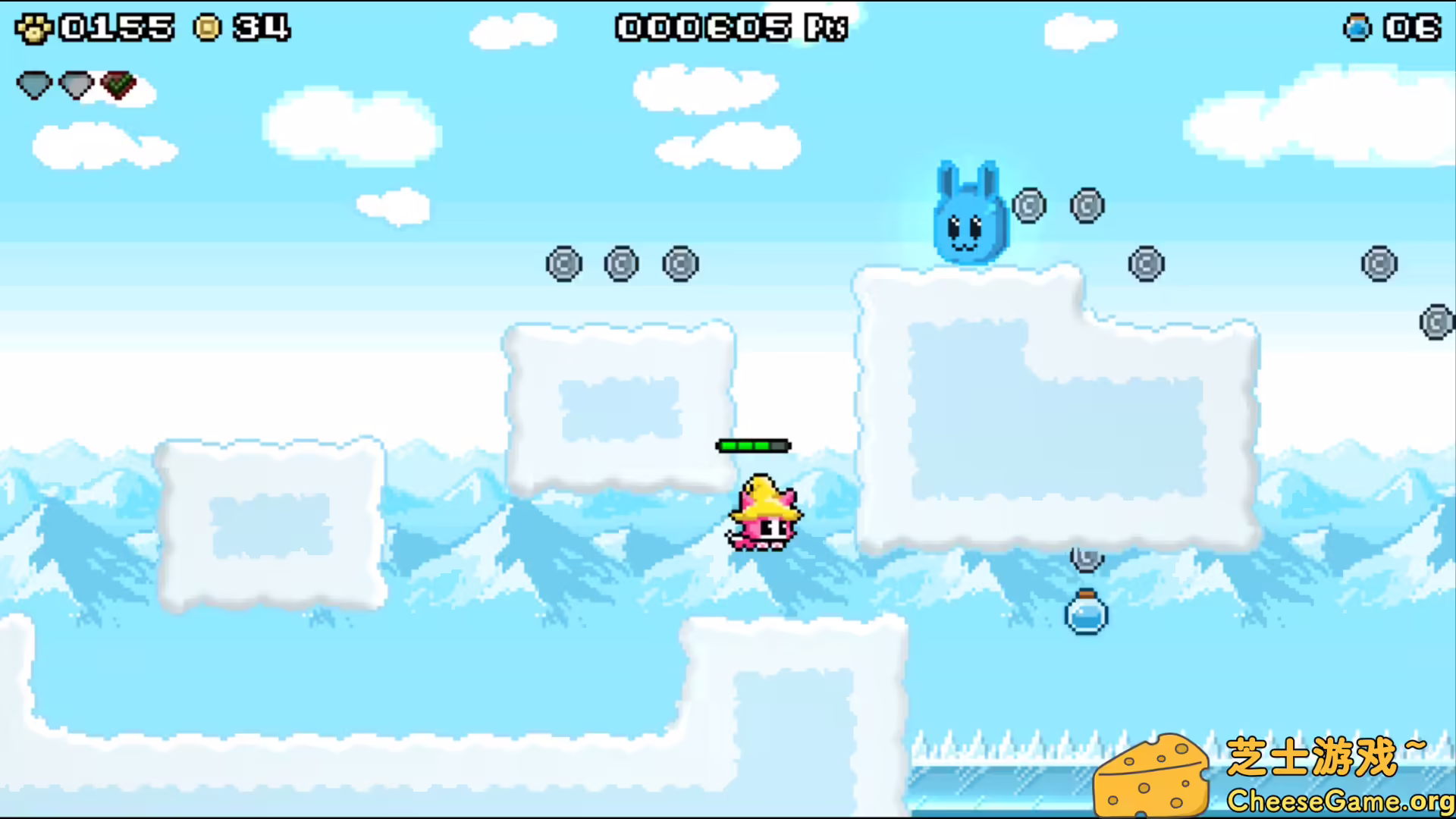Click the green health bar above the player

pyautogui.click(x=754, y=446)
